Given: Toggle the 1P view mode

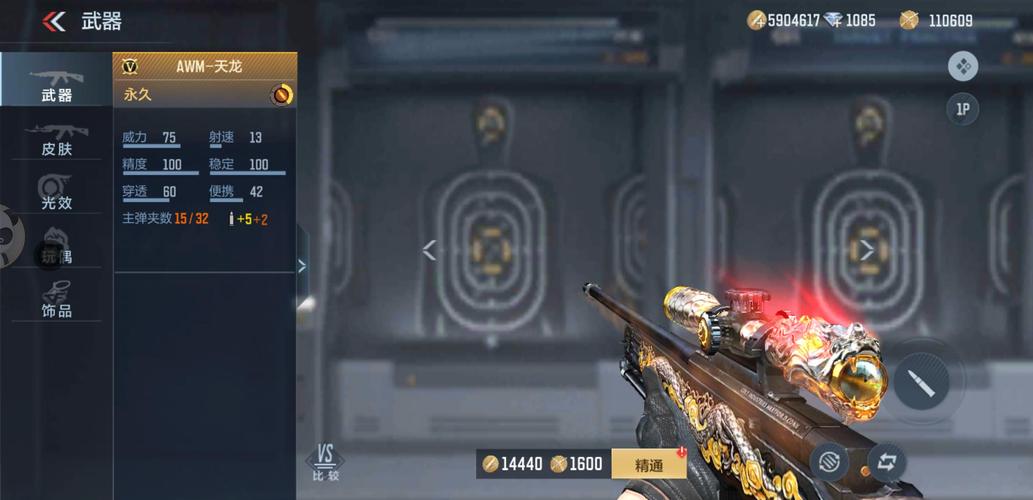Looking at the screenshot, I should 962,109.
